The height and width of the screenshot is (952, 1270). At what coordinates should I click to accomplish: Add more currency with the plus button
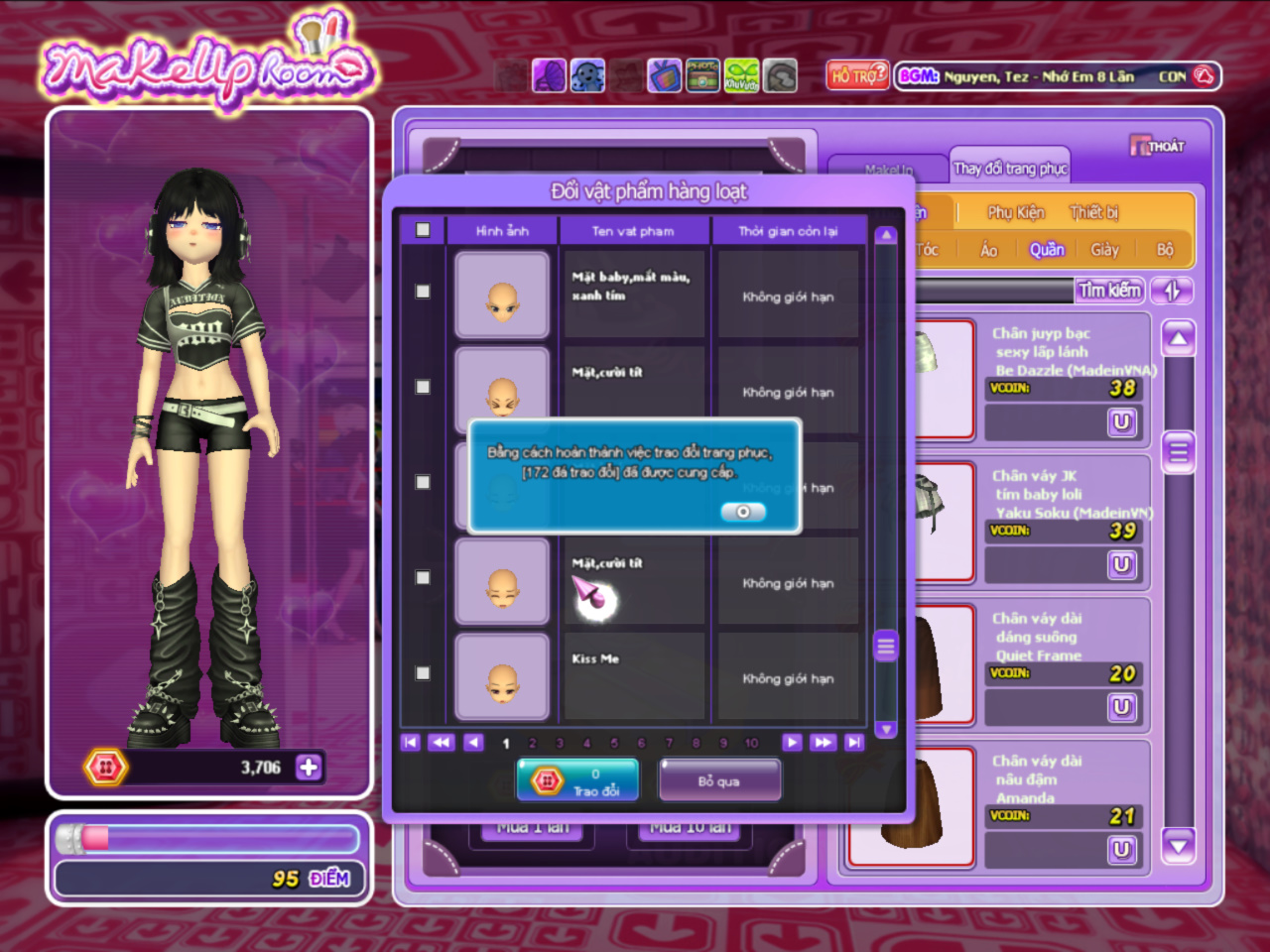tap(309, 768)
